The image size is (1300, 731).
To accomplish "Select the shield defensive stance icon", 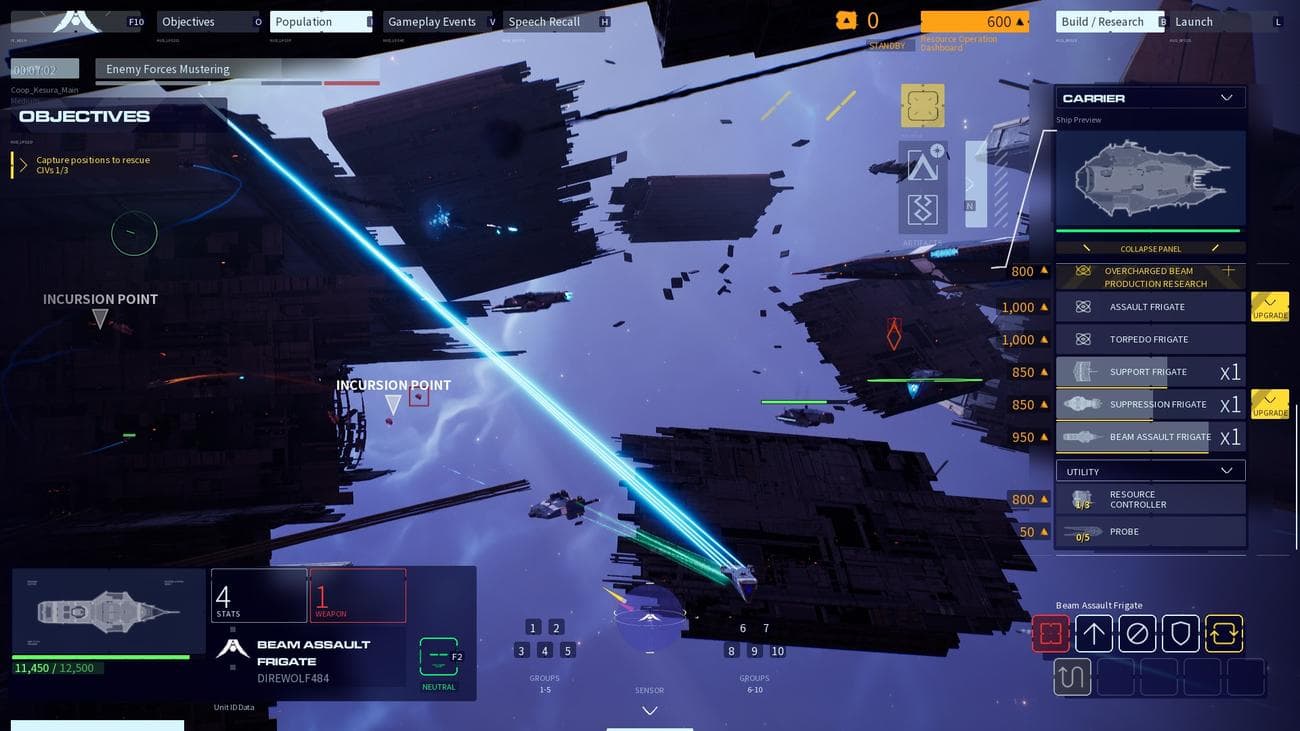I will (x=1180, y=633).
